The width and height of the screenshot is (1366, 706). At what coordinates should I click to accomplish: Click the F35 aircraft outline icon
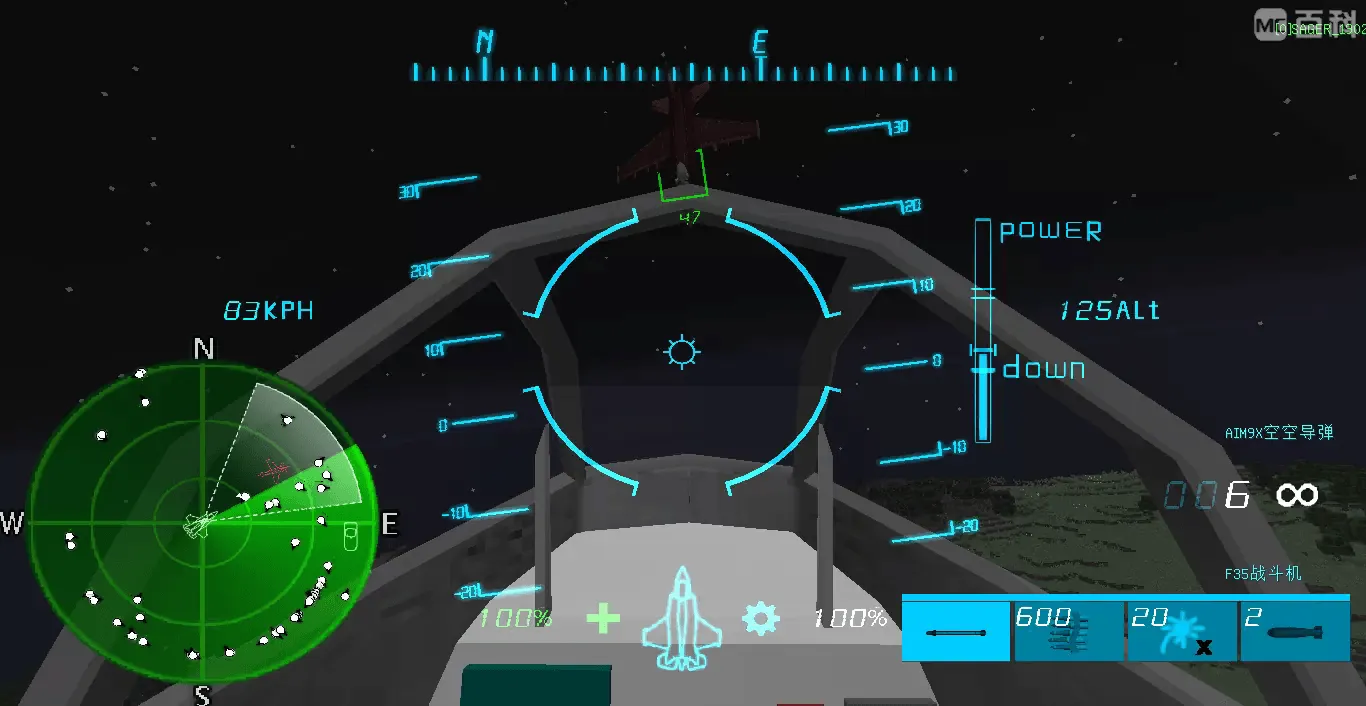(681, 619)
